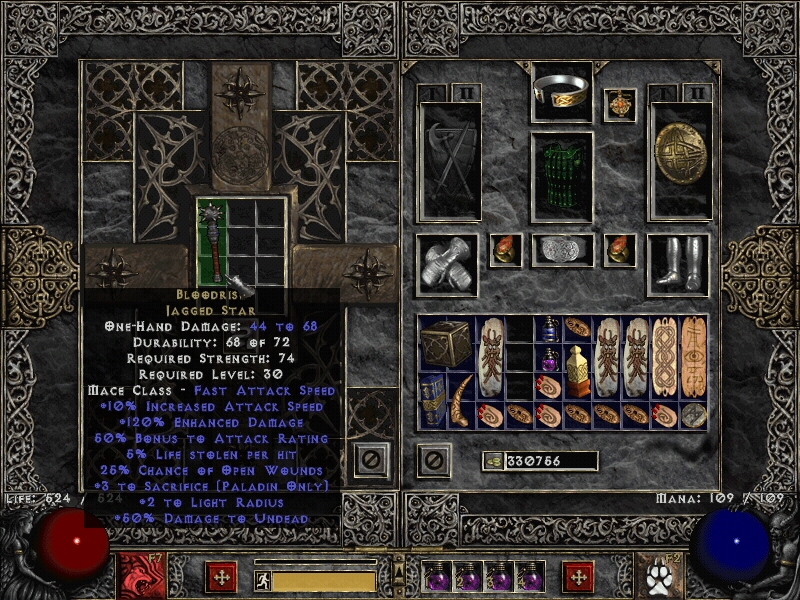Image resolution: width=800 pixels, height=600 pixels.
Task: Select the golden lantern-shaped item in inventory
Action: [x=577, y=370]
